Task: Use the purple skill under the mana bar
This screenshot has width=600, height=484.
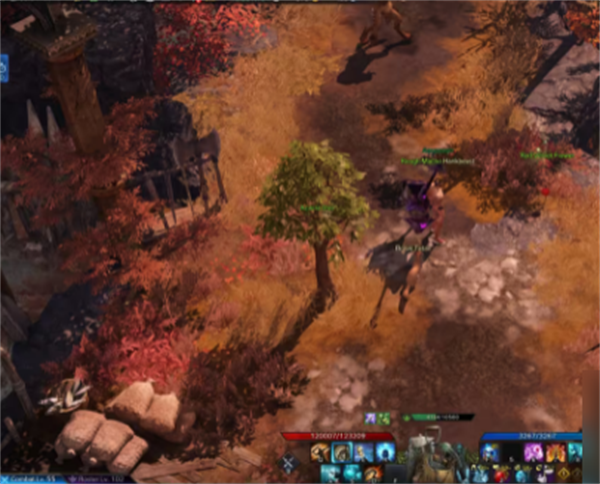Action: point(532,453)
